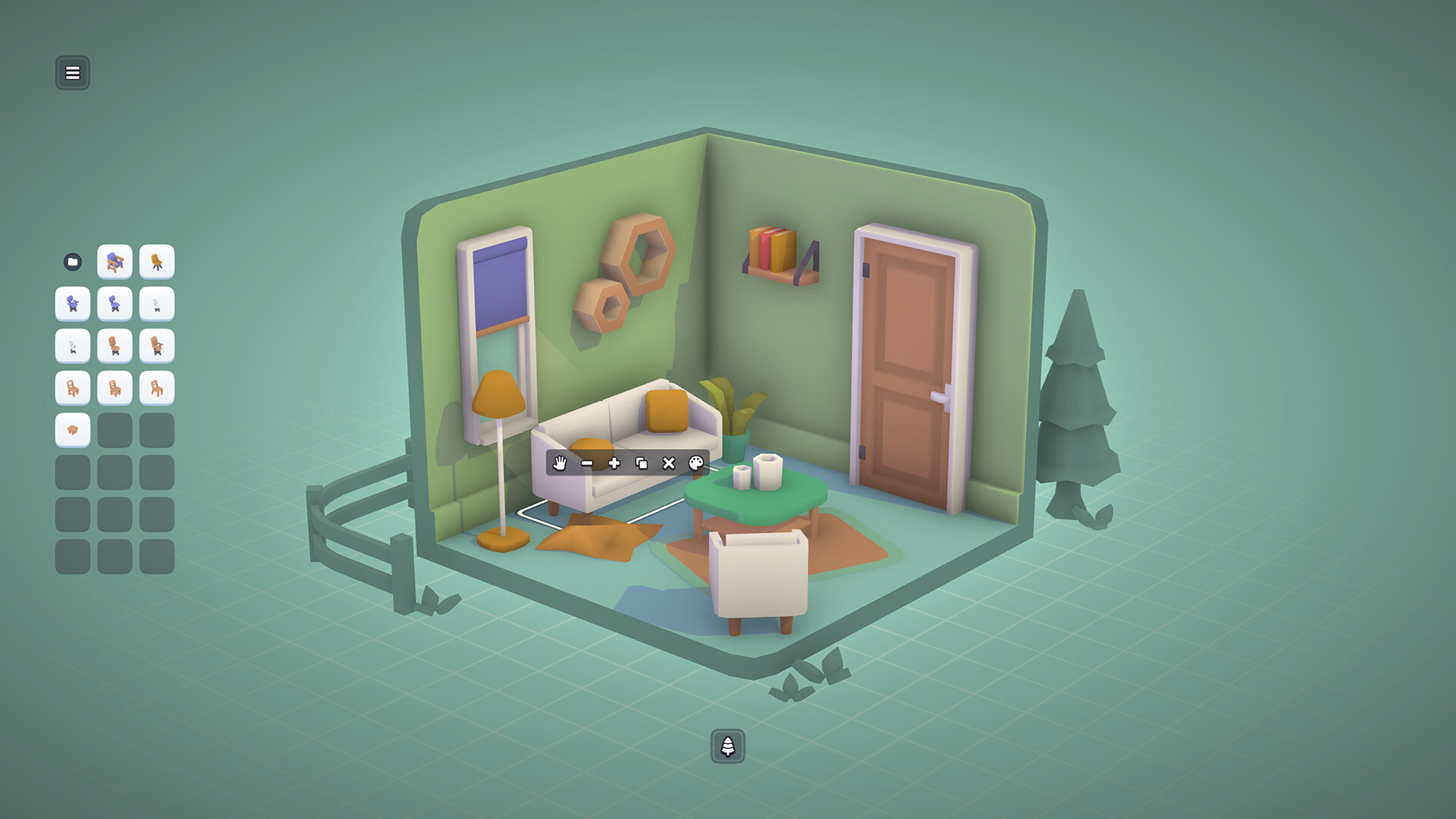Select a purple office chair from the palette
1456x819 pixels.
tap(72, 303)
